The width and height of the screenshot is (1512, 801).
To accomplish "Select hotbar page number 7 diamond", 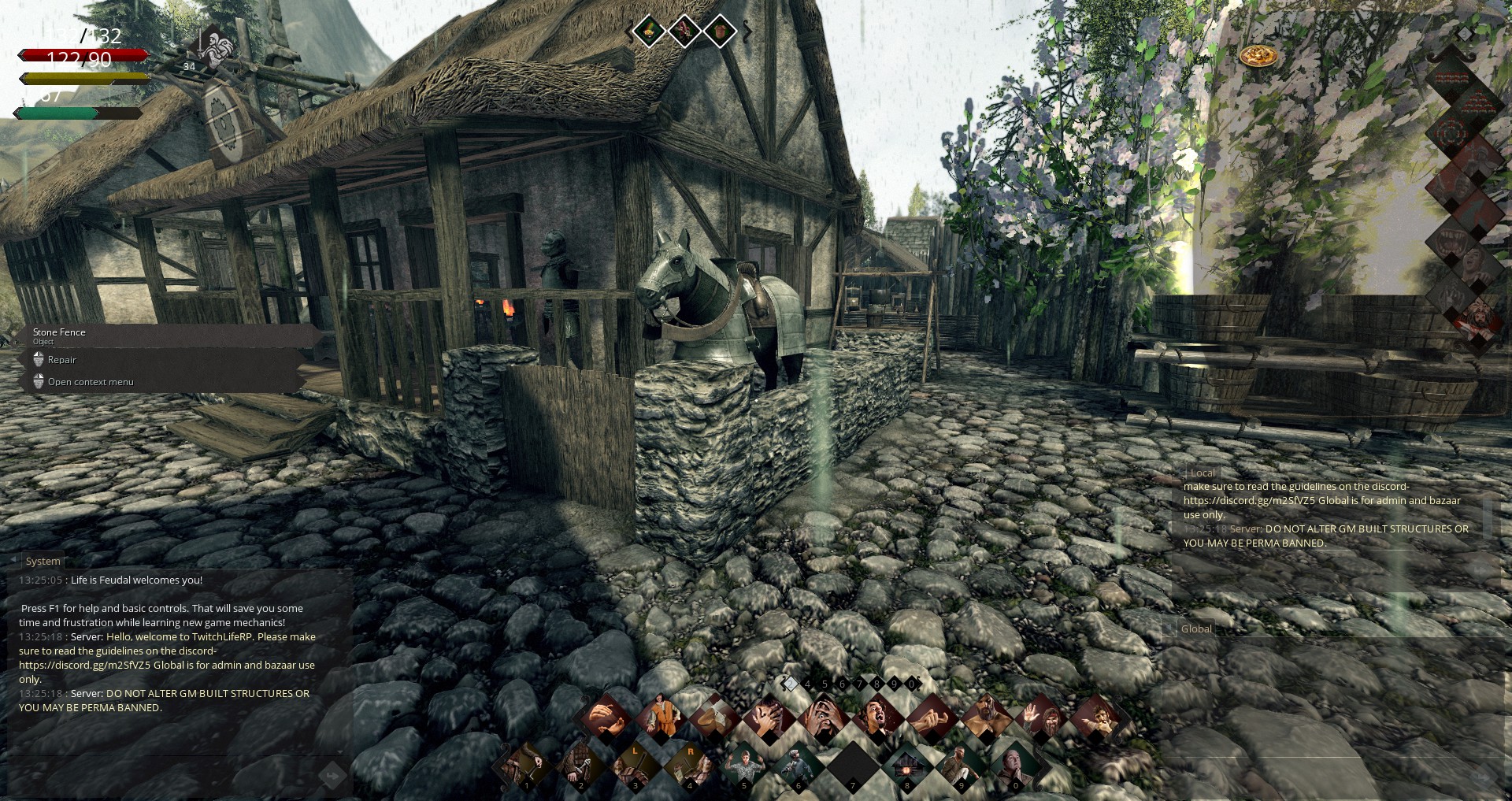I will point(859,683).
